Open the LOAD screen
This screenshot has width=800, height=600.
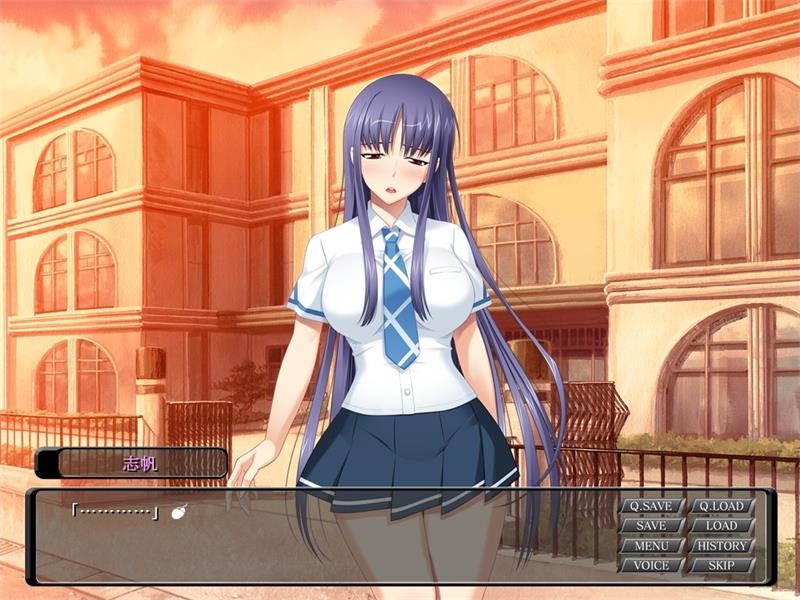click(721, 526)
